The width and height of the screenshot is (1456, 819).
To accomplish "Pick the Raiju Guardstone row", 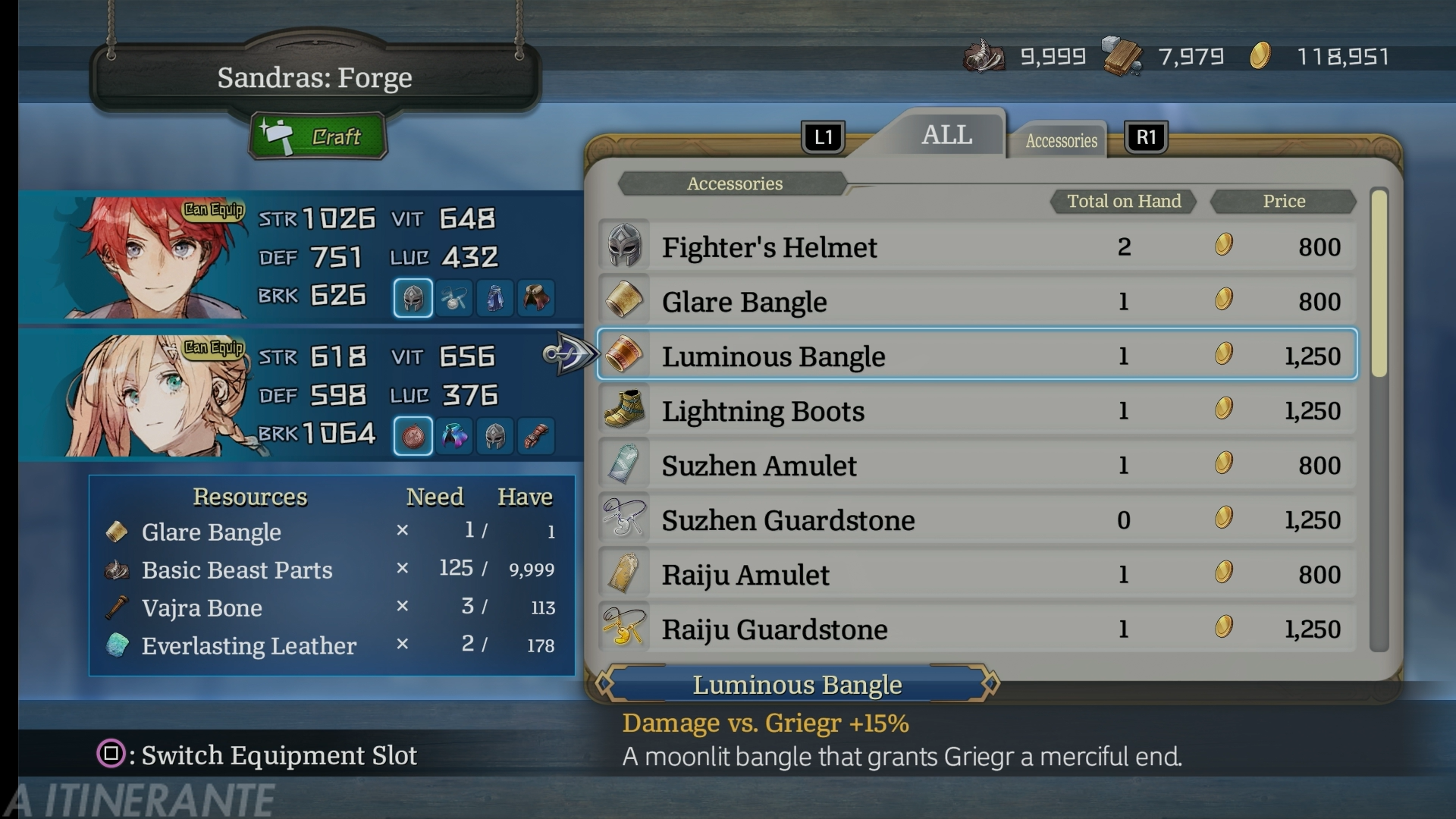I will (x=977, y=629).
